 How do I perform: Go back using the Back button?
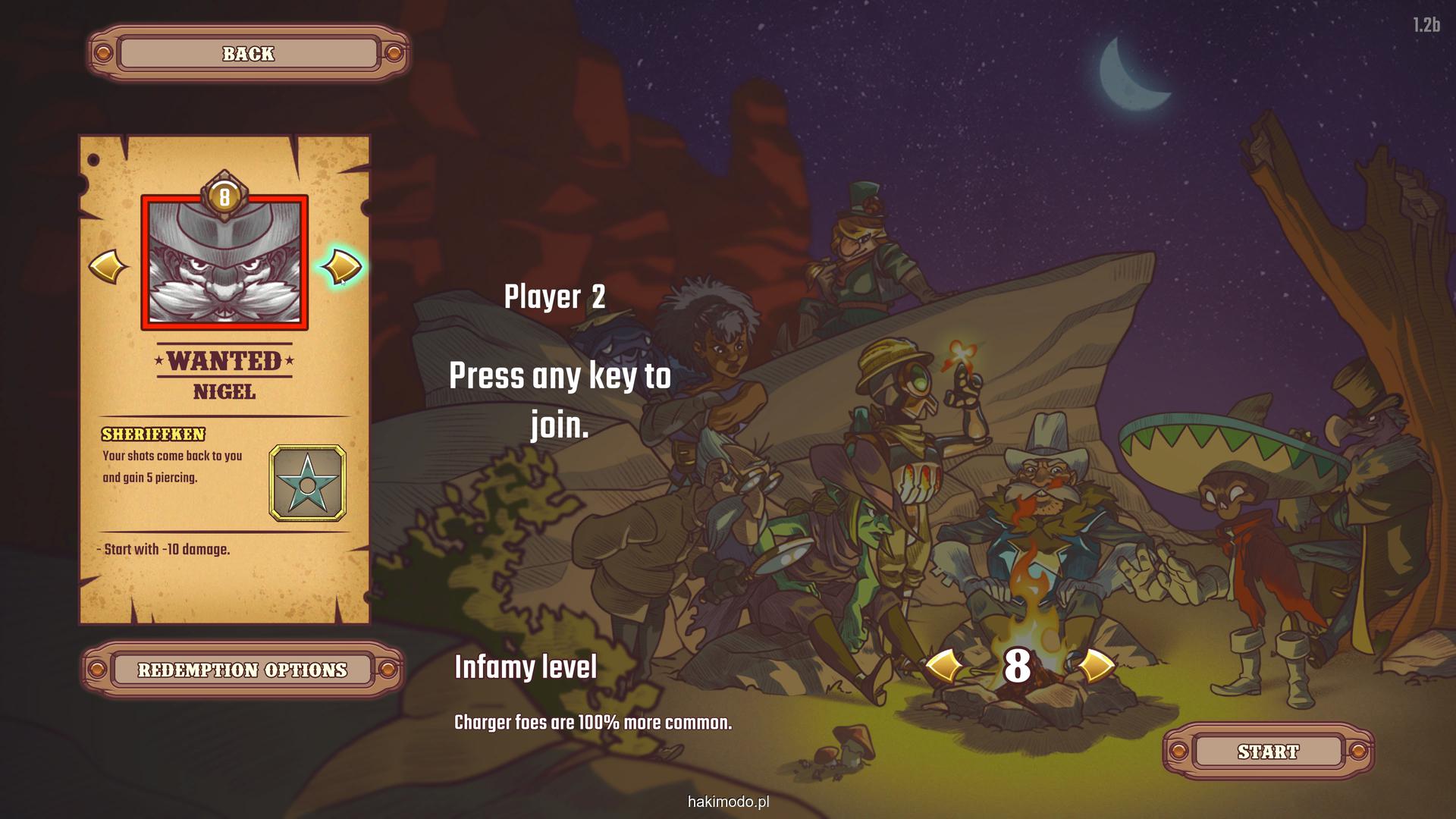pos(249,54)
